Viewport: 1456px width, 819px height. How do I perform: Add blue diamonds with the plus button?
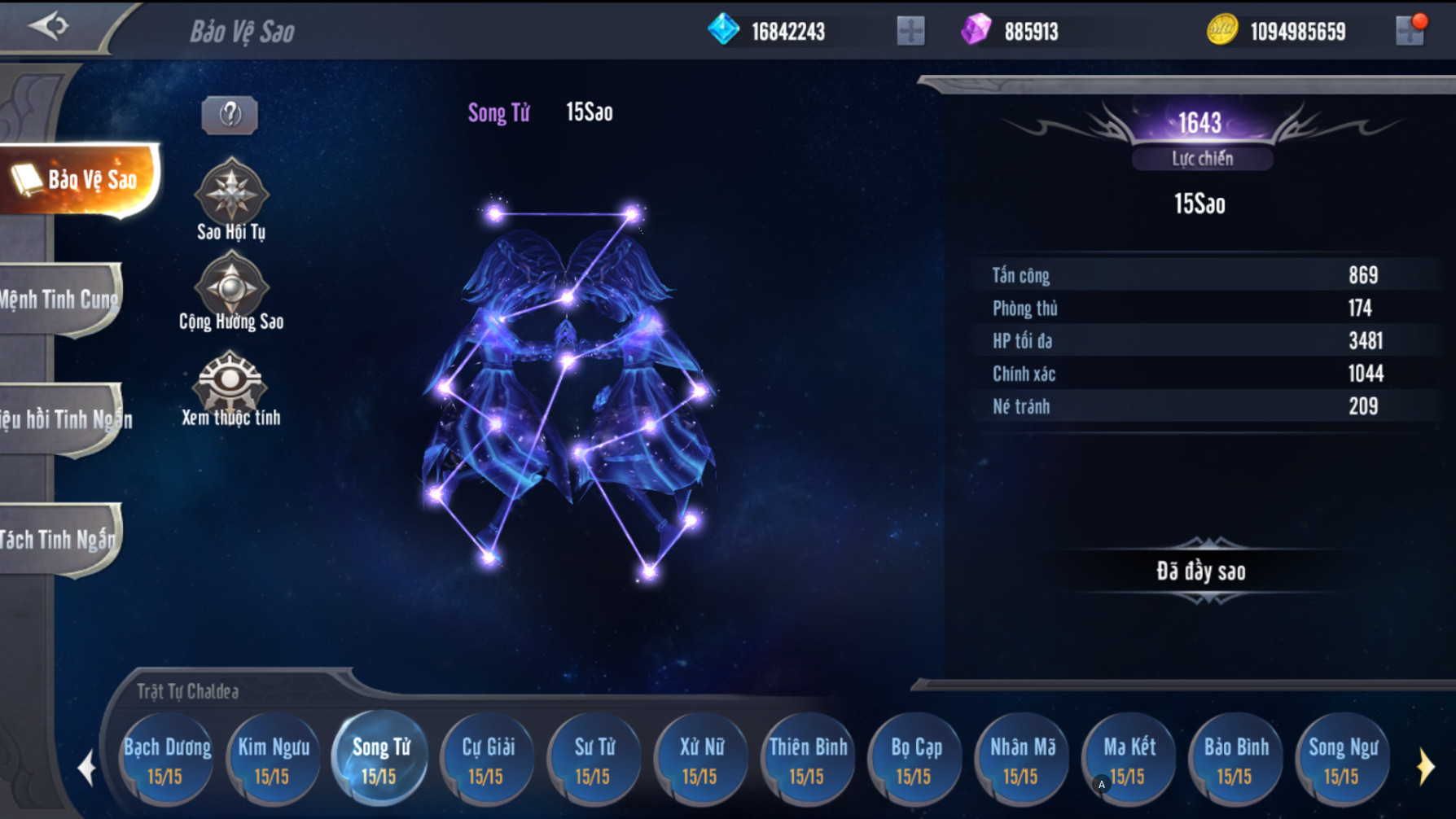pos(910,31)
